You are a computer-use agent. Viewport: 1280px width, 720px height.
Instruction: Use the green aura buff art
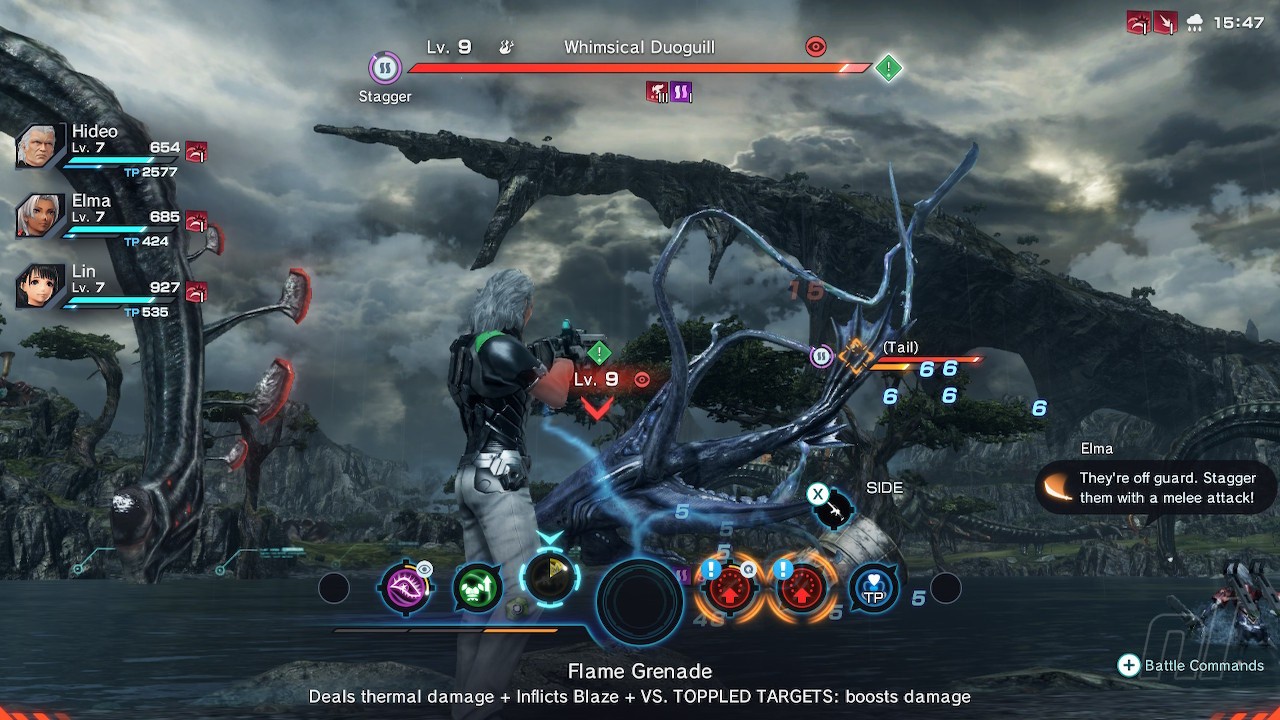[477, 588]
